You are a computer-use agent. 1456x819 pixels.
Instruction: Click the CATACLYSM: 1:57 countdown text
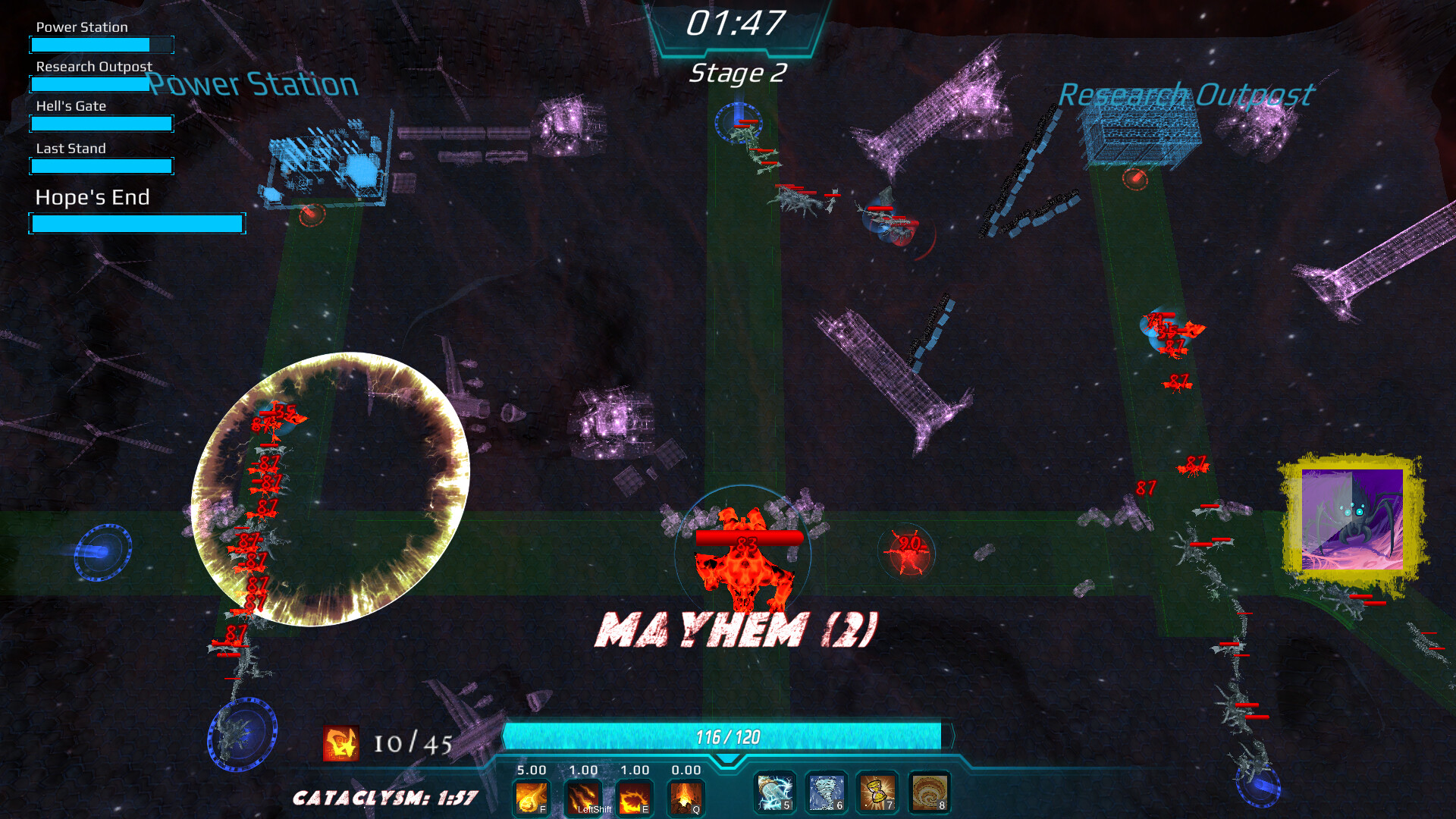tap(386, 797)
